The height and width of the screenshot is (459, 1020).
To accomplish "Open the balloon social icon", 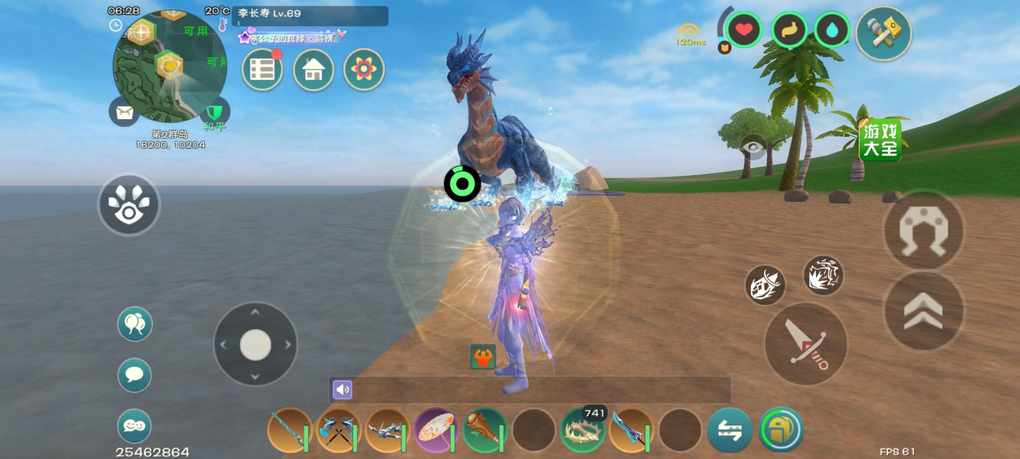I will tap(135, 324).
